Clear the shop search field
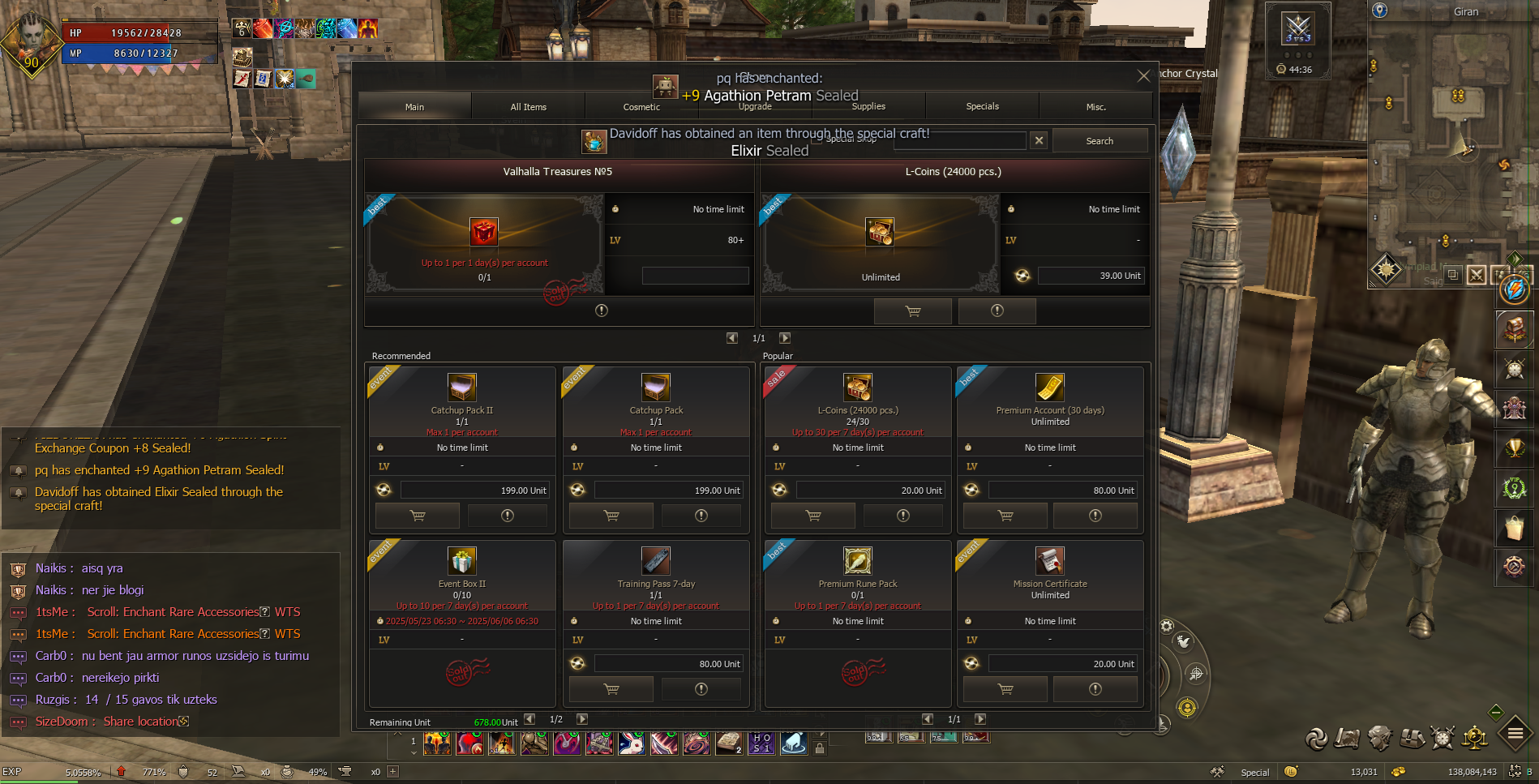 1039,141
